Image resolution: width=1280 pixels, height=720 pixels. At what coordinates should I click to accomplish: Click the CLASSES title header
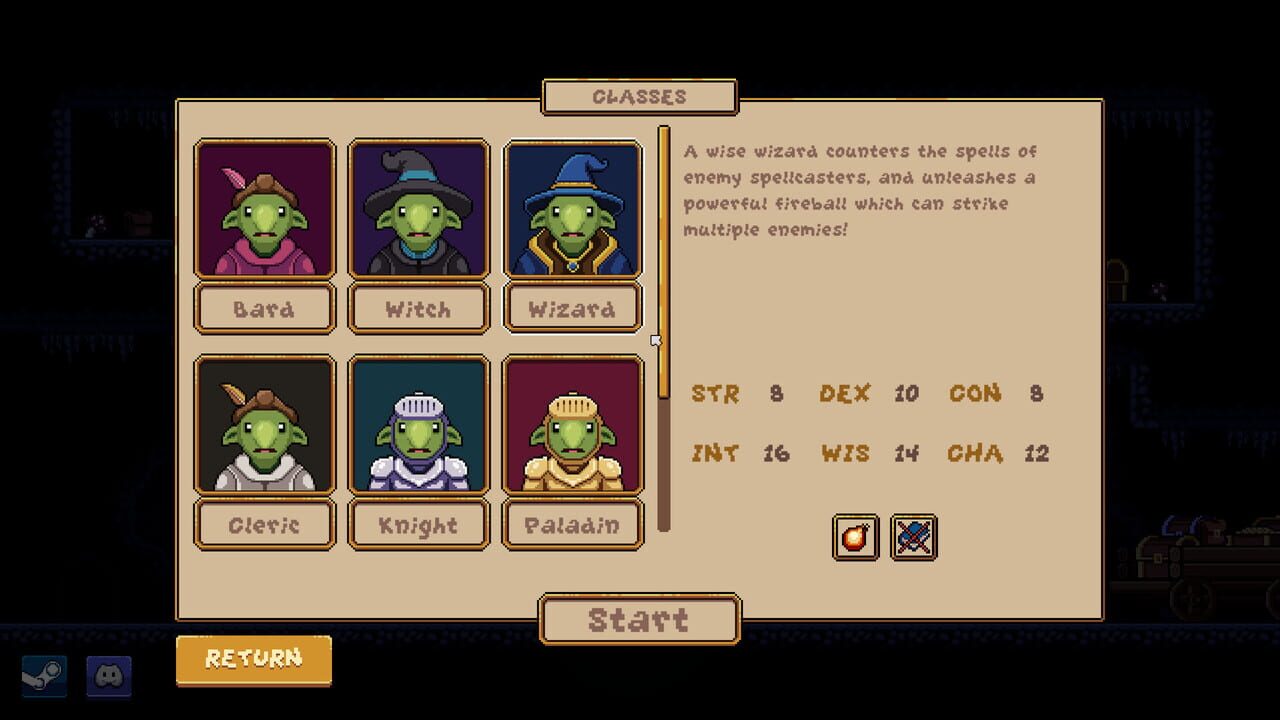click(639, 96)
